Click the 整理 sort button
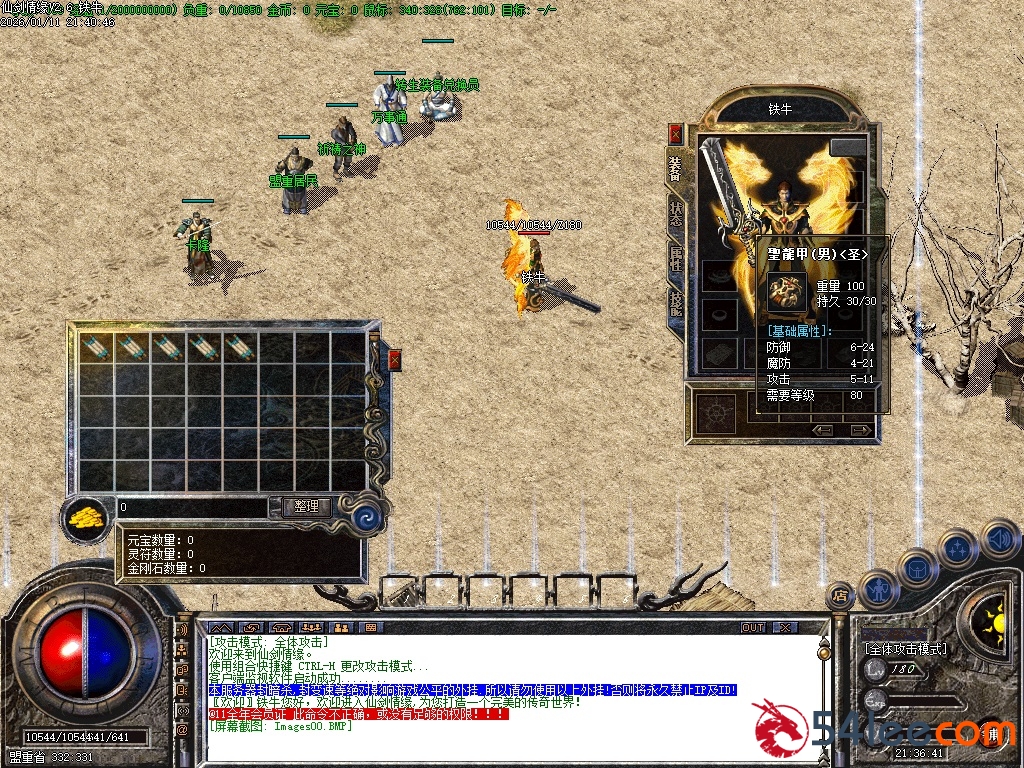This screenshot has width=1024, height=768. [306, 507]
